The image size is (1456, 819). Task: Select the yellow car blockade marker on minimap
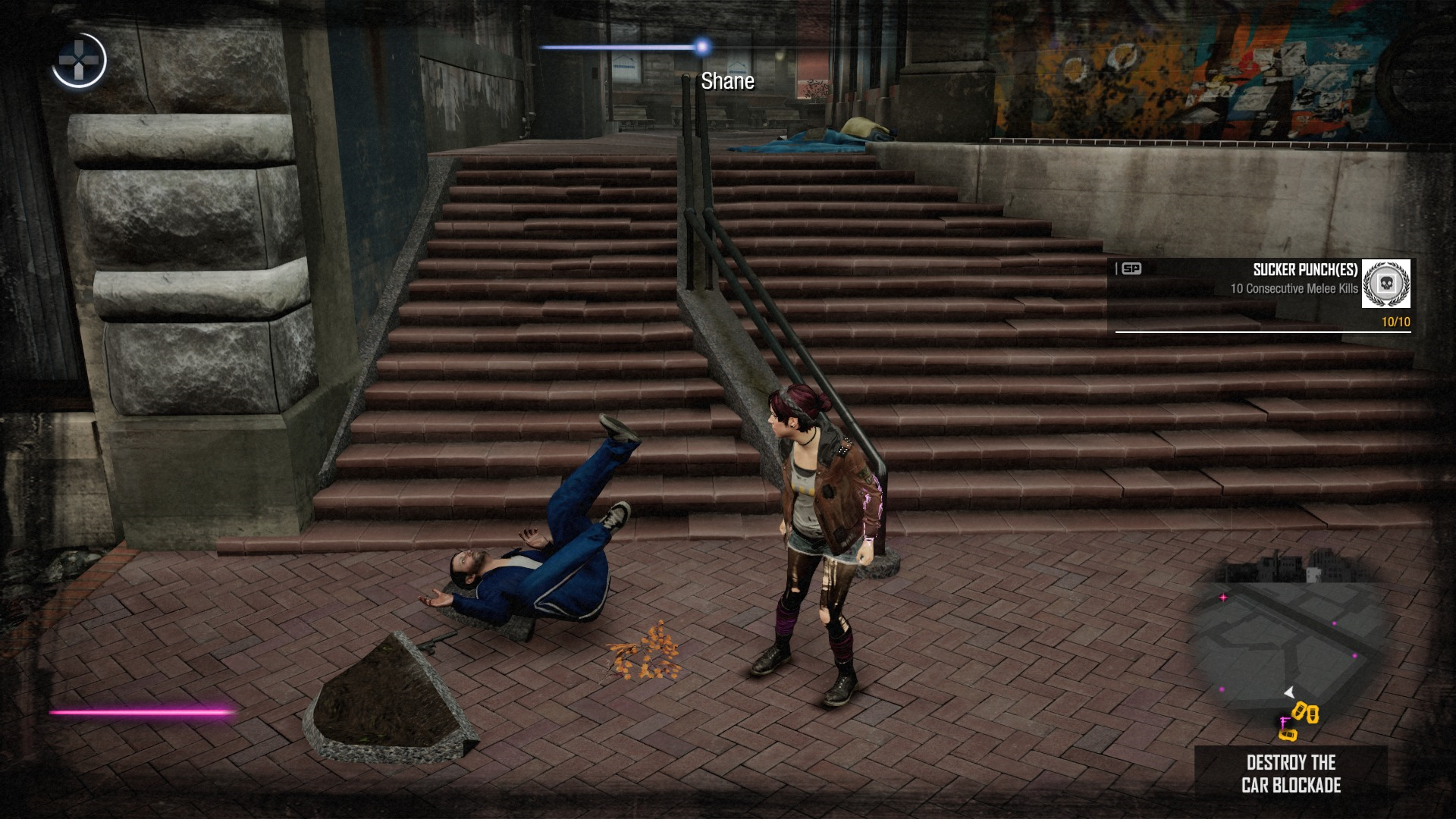point(1305,713)
